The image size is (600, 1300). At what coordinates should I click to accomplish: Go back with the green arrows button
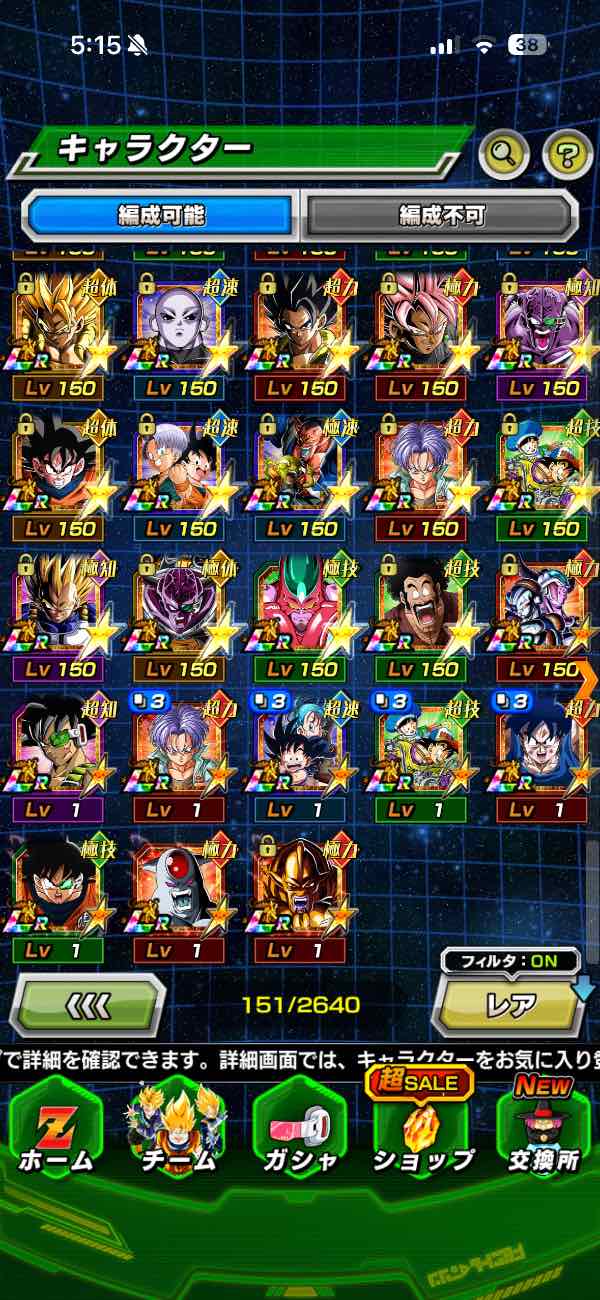click(88, 1003)
